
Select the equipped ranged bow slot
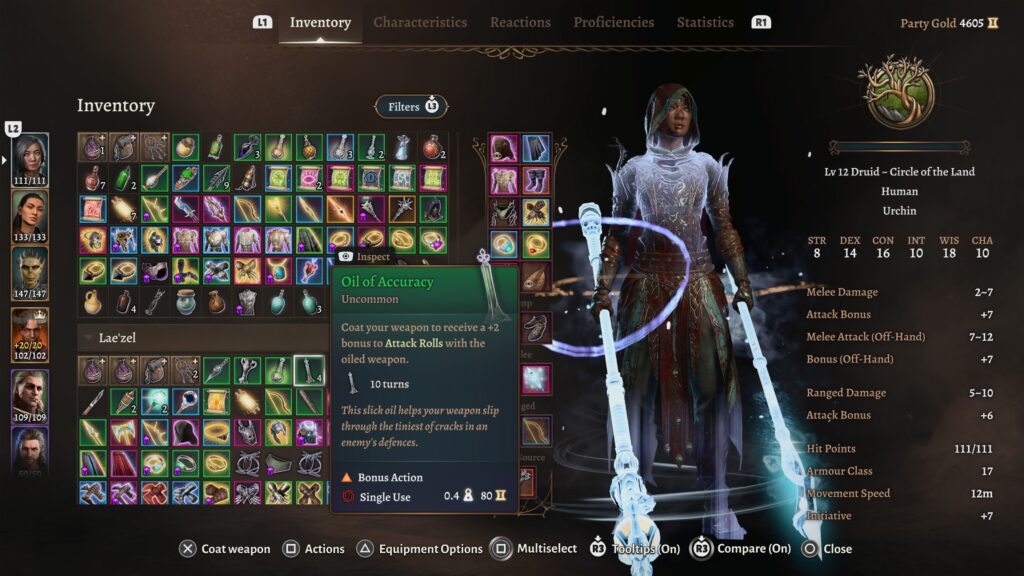click(536, 431)
